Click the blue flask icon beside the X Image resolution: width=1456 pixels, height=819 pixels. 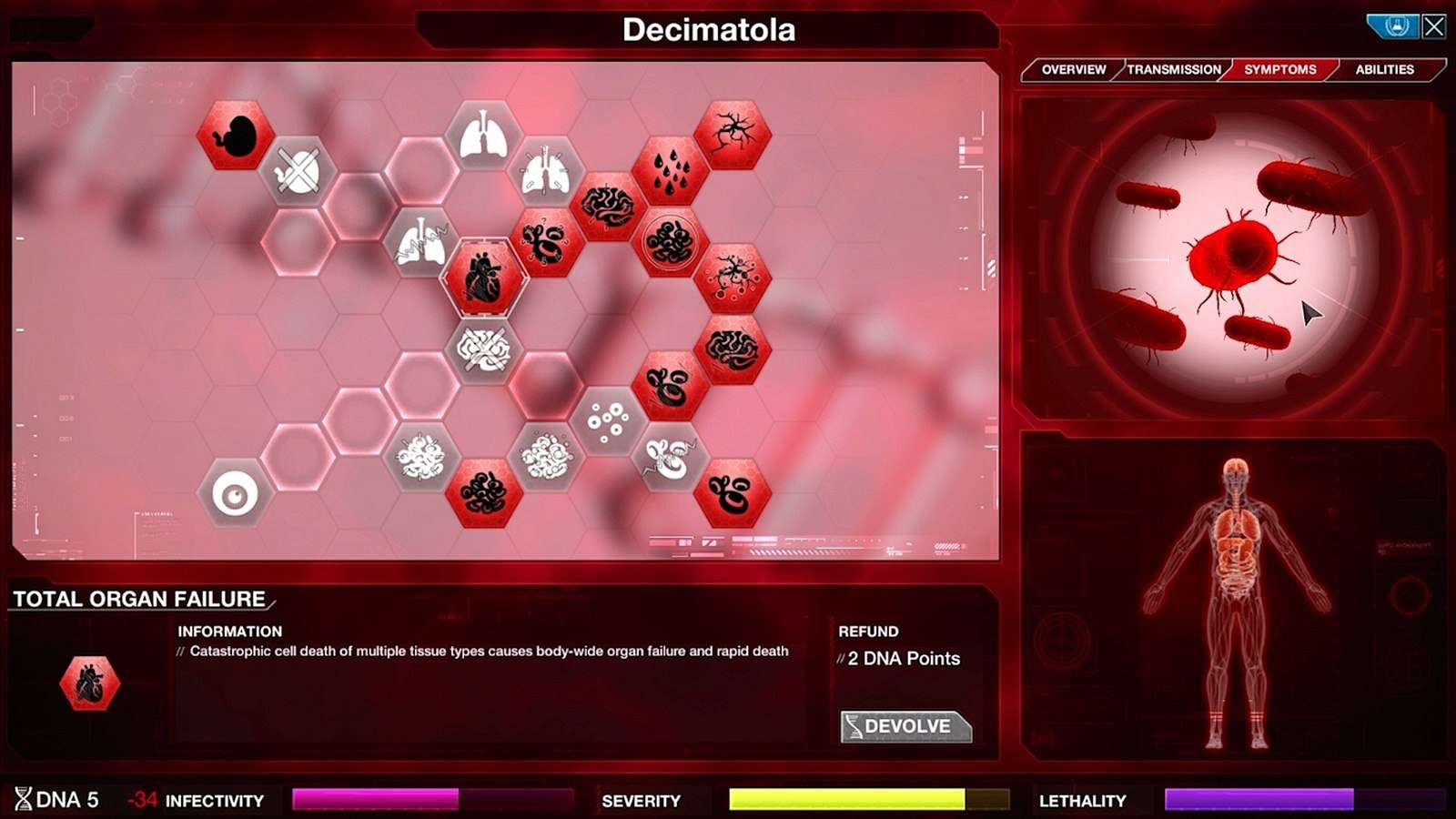(1395, 26)
